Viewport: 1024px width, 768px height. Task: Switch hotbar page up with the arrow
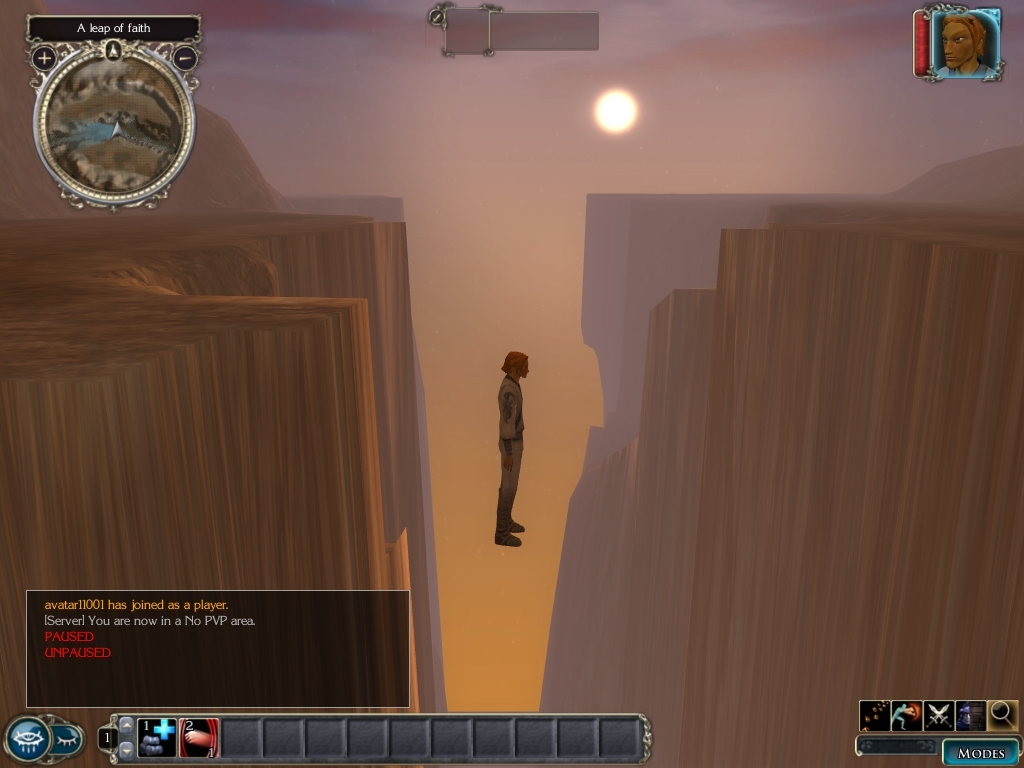click(x=127, y=724)
